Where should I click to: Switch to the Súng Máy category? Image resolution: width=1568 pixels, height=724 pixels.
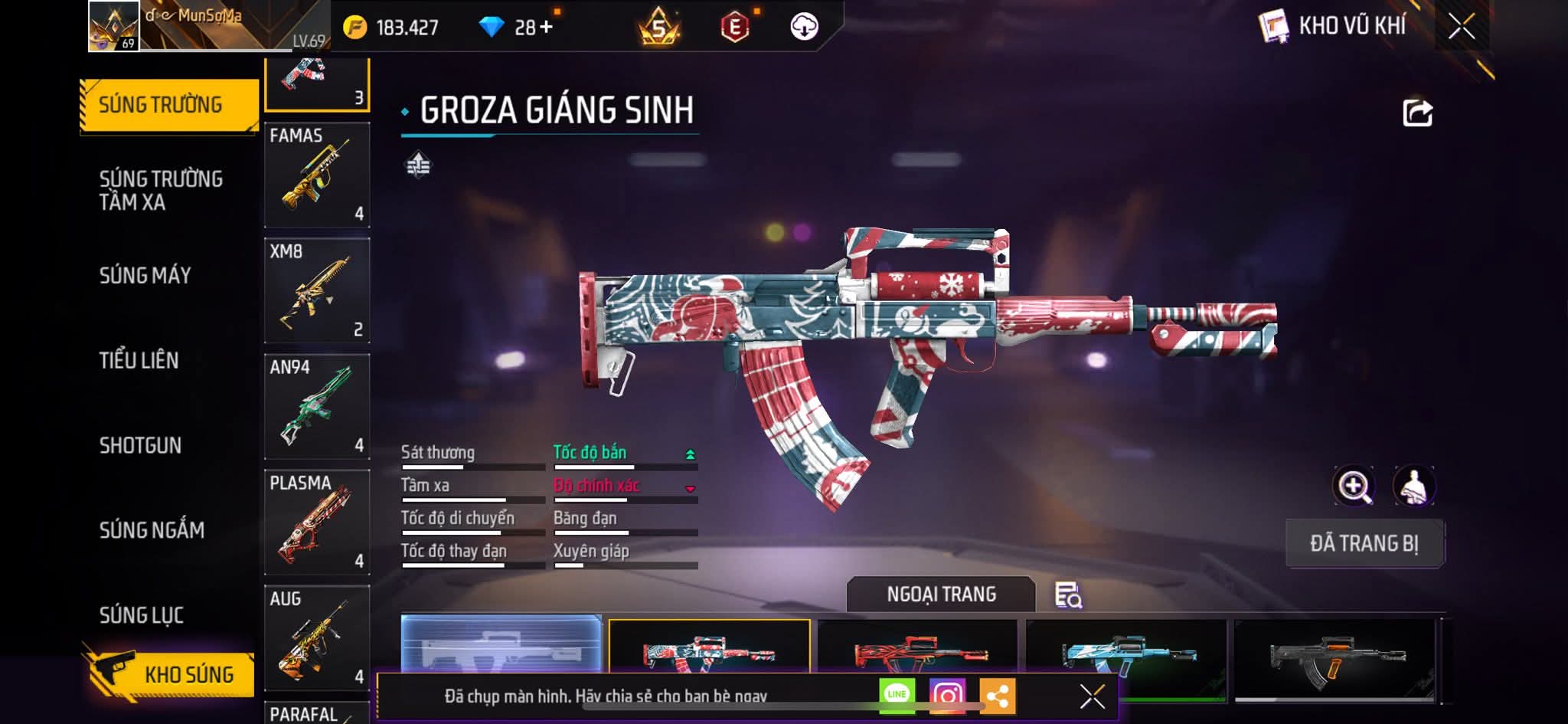(145, 275)
